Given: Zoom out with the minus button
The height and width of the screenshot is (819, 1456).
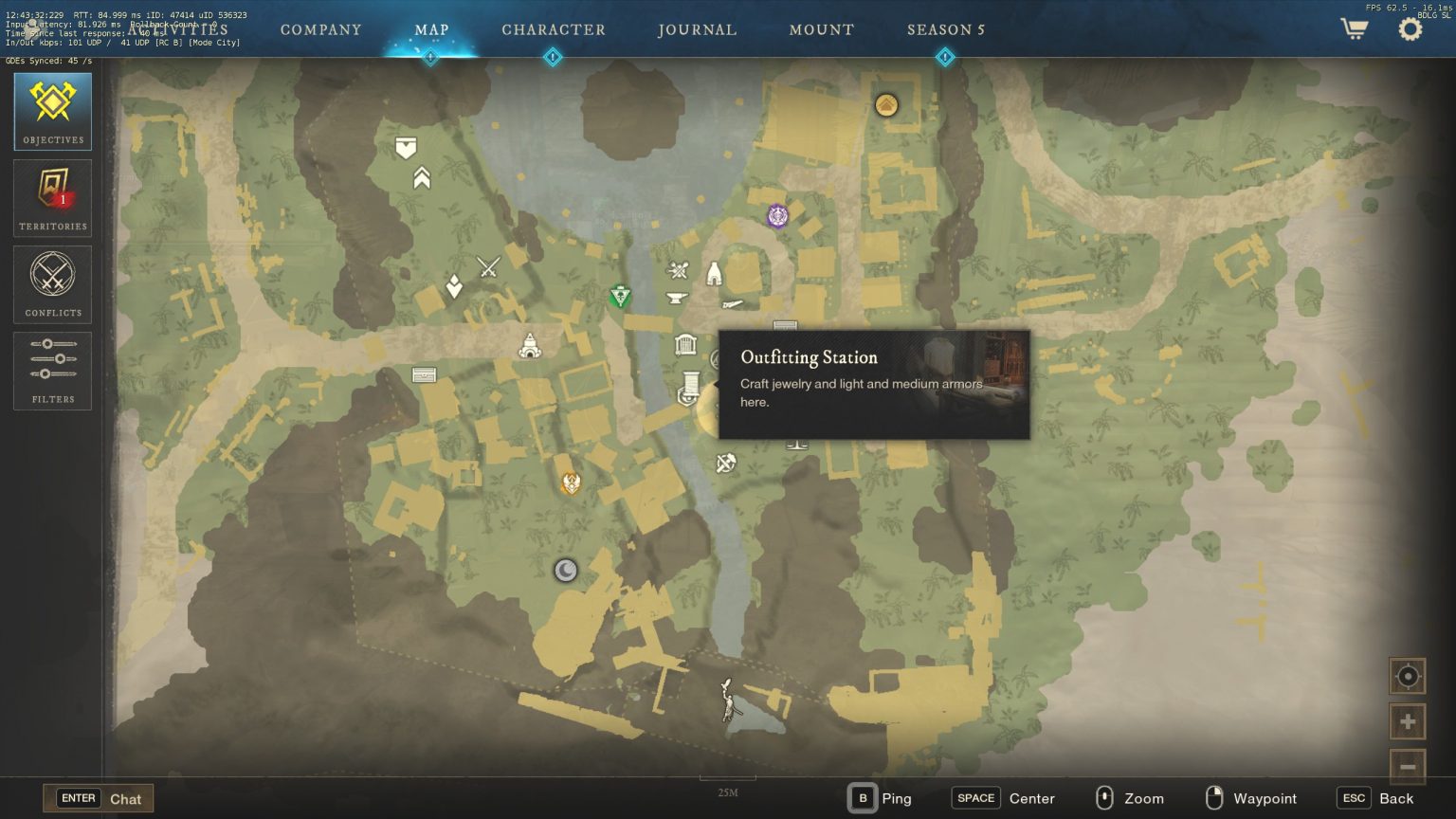Looking at the screenshot, I should [x=1408, y=766].
